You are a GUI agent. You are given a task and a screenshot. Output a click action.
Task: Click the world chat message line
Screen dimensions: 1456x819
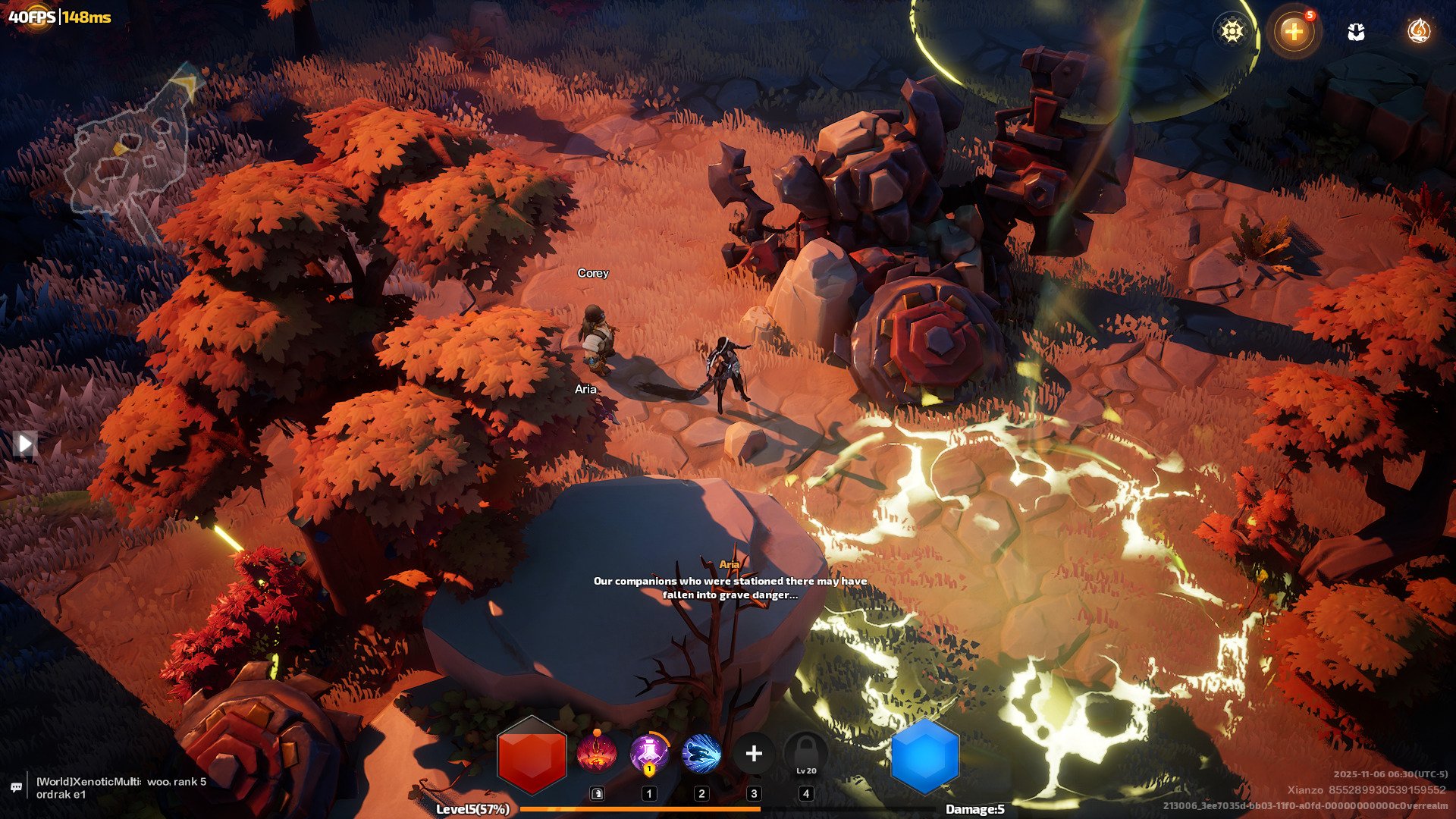tap(121, 788)
